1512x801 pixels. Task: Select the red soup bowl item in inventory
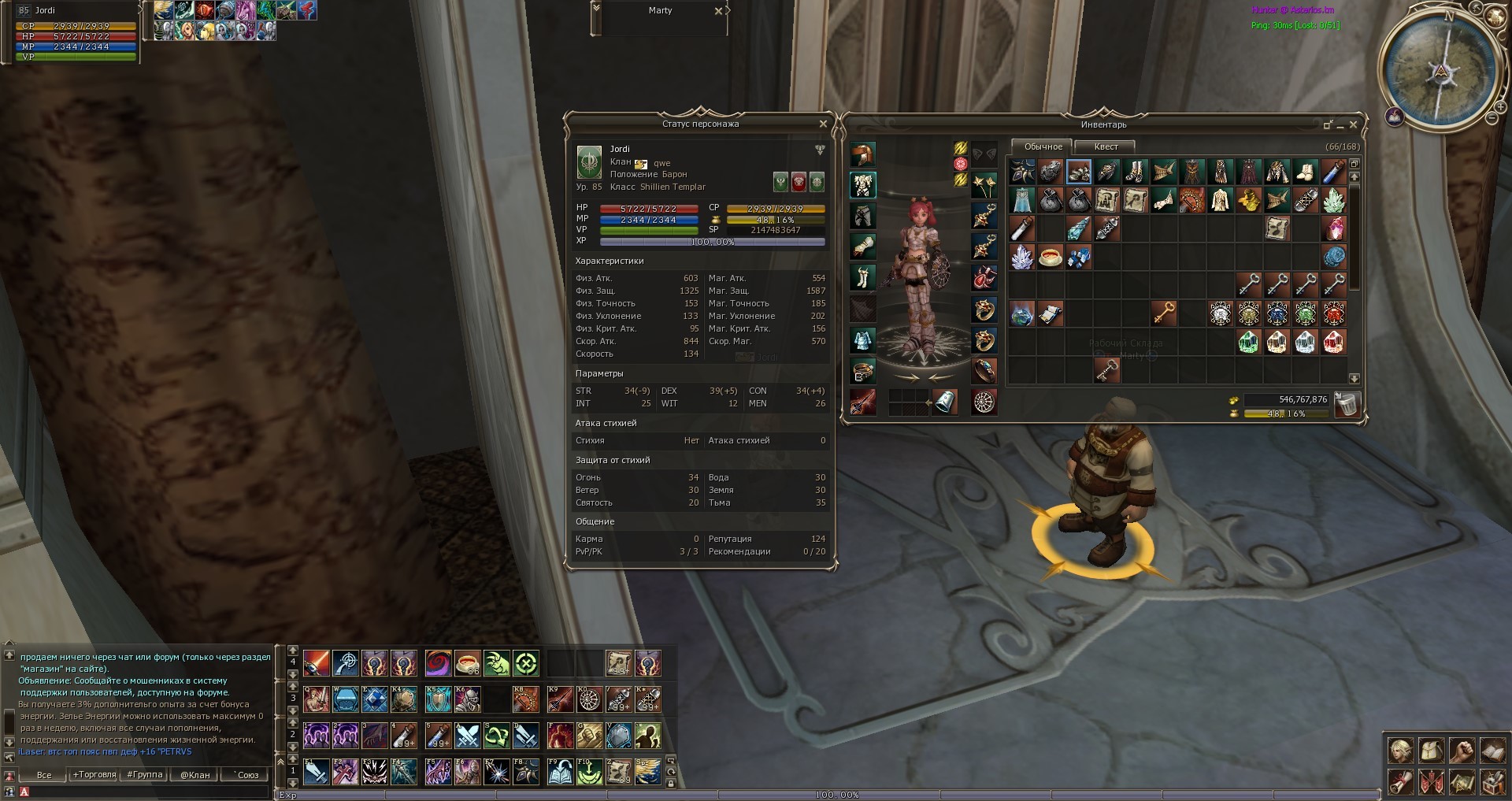pyautogui.click(x=1051, y=258)
